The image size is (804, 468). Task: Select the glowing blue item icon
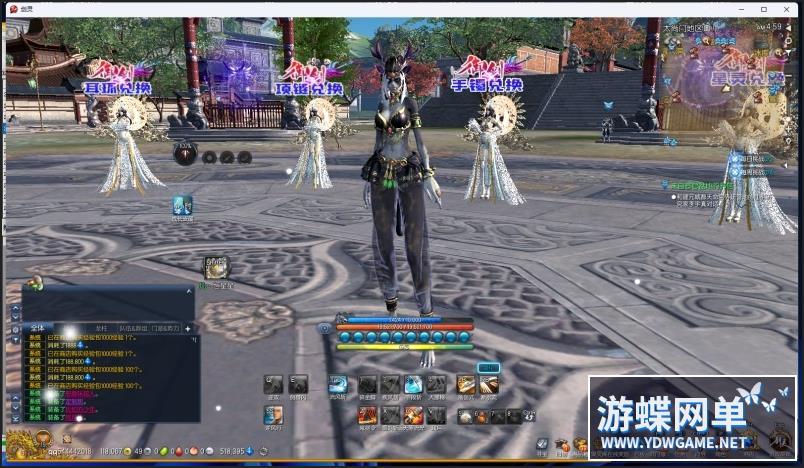tap(182, 204)
